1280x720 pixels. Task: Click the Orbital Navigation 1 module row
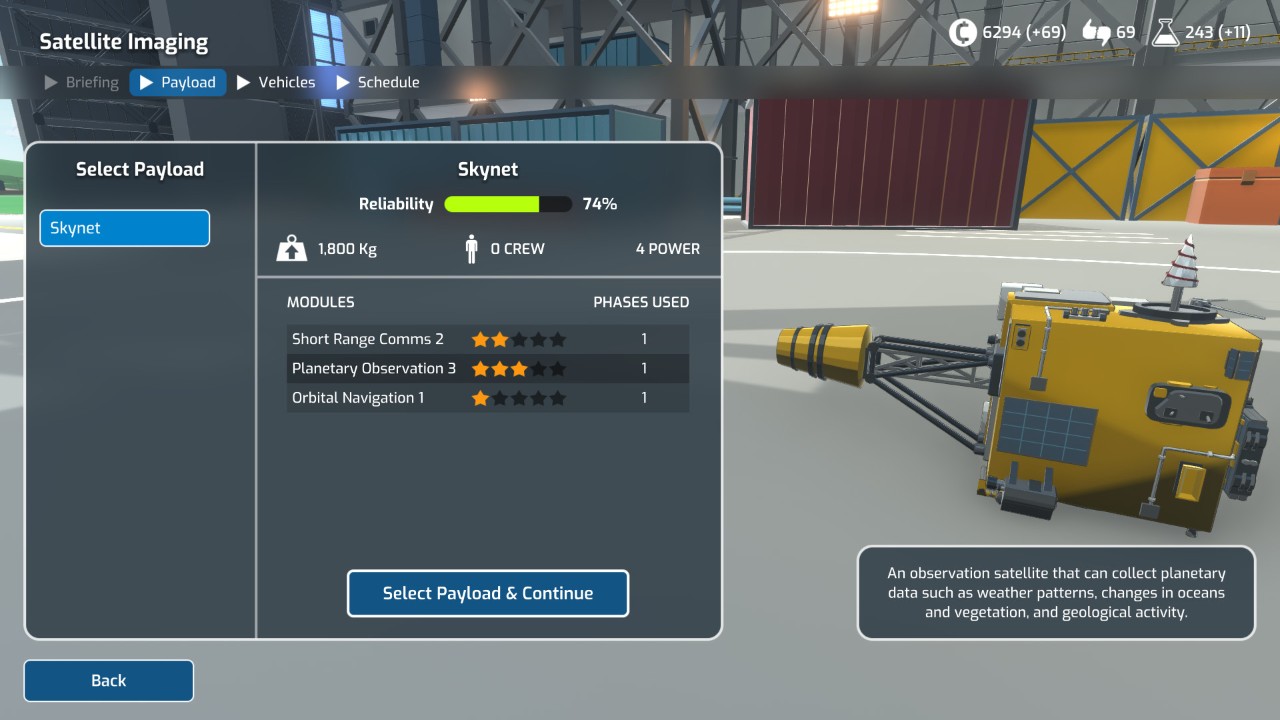(x=487, y=398)
